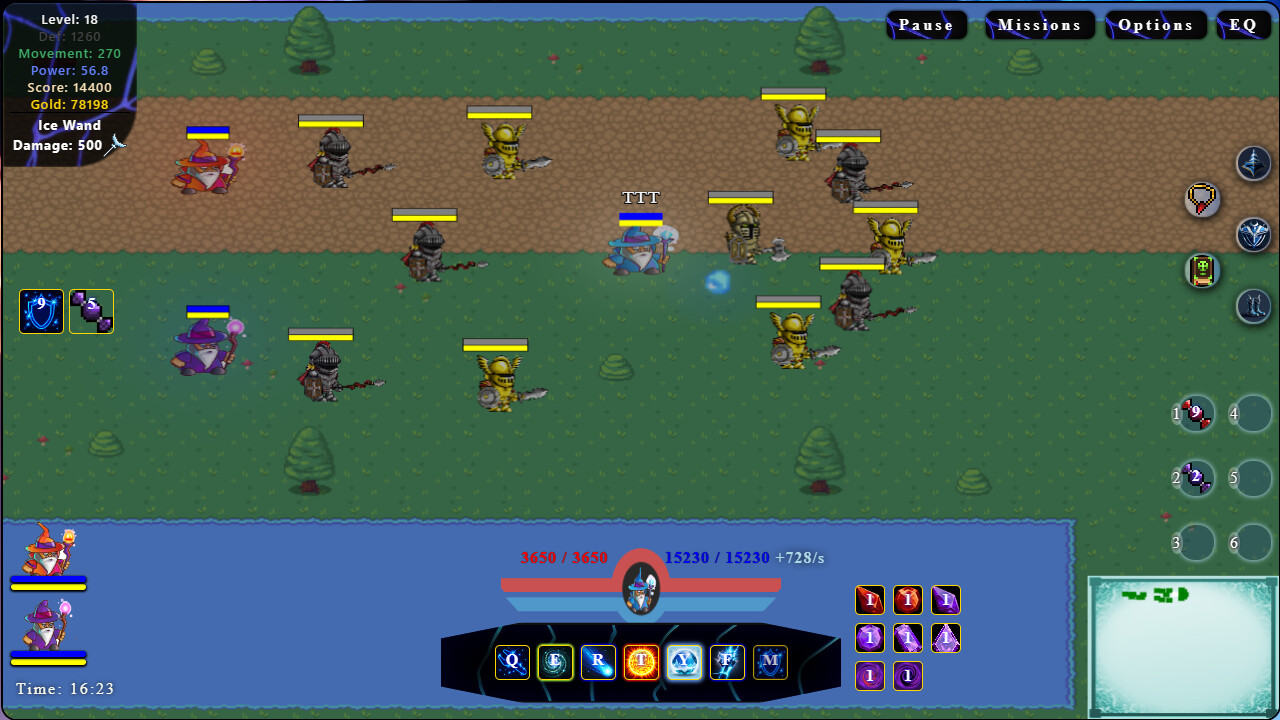1280x720 pixels.
Task: Open the EQ equipment screen
Action: (x=1244, y=24)
